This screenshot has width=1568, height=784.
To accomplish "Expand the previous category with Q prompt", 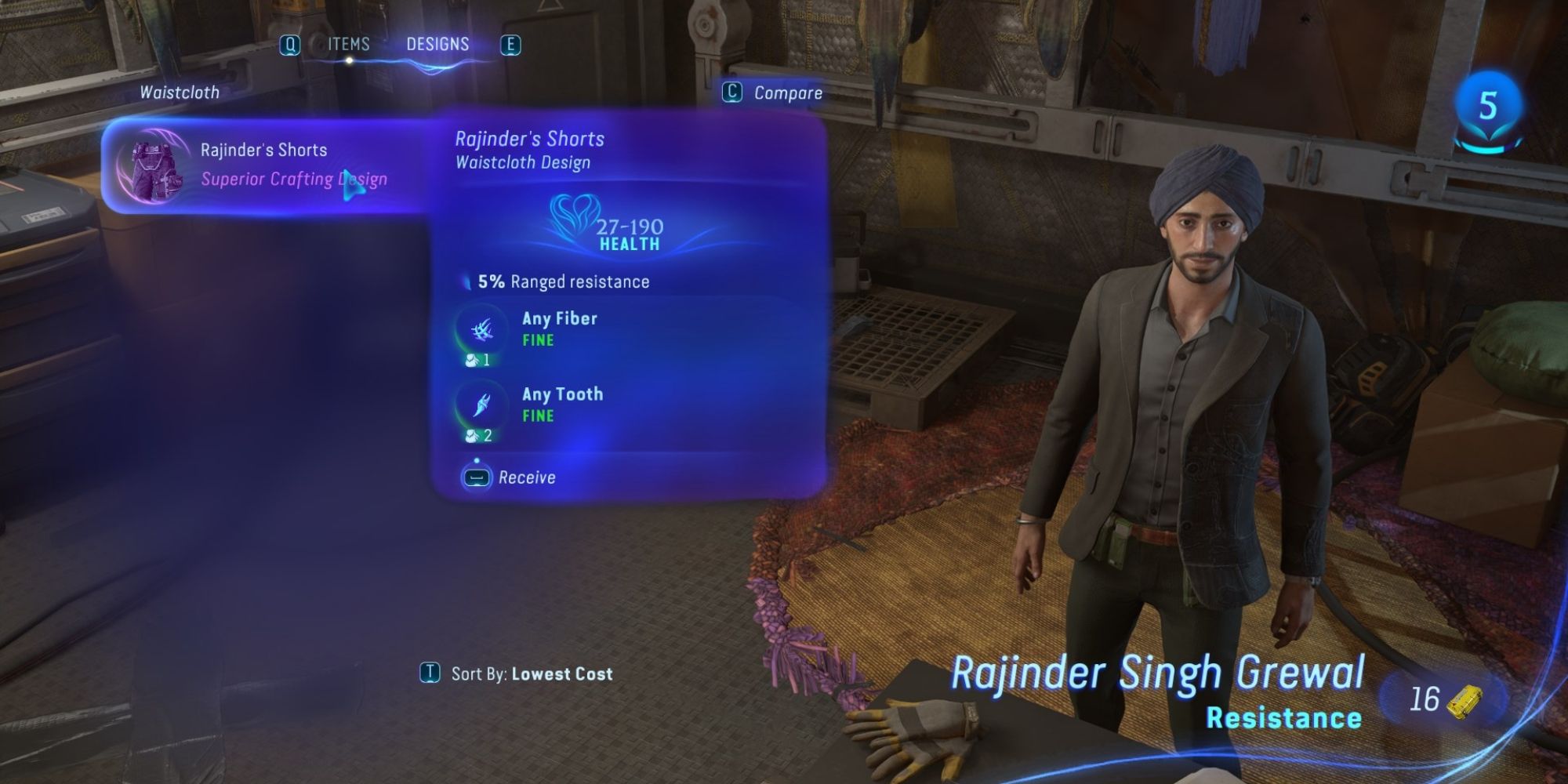I will pos(291,45).
